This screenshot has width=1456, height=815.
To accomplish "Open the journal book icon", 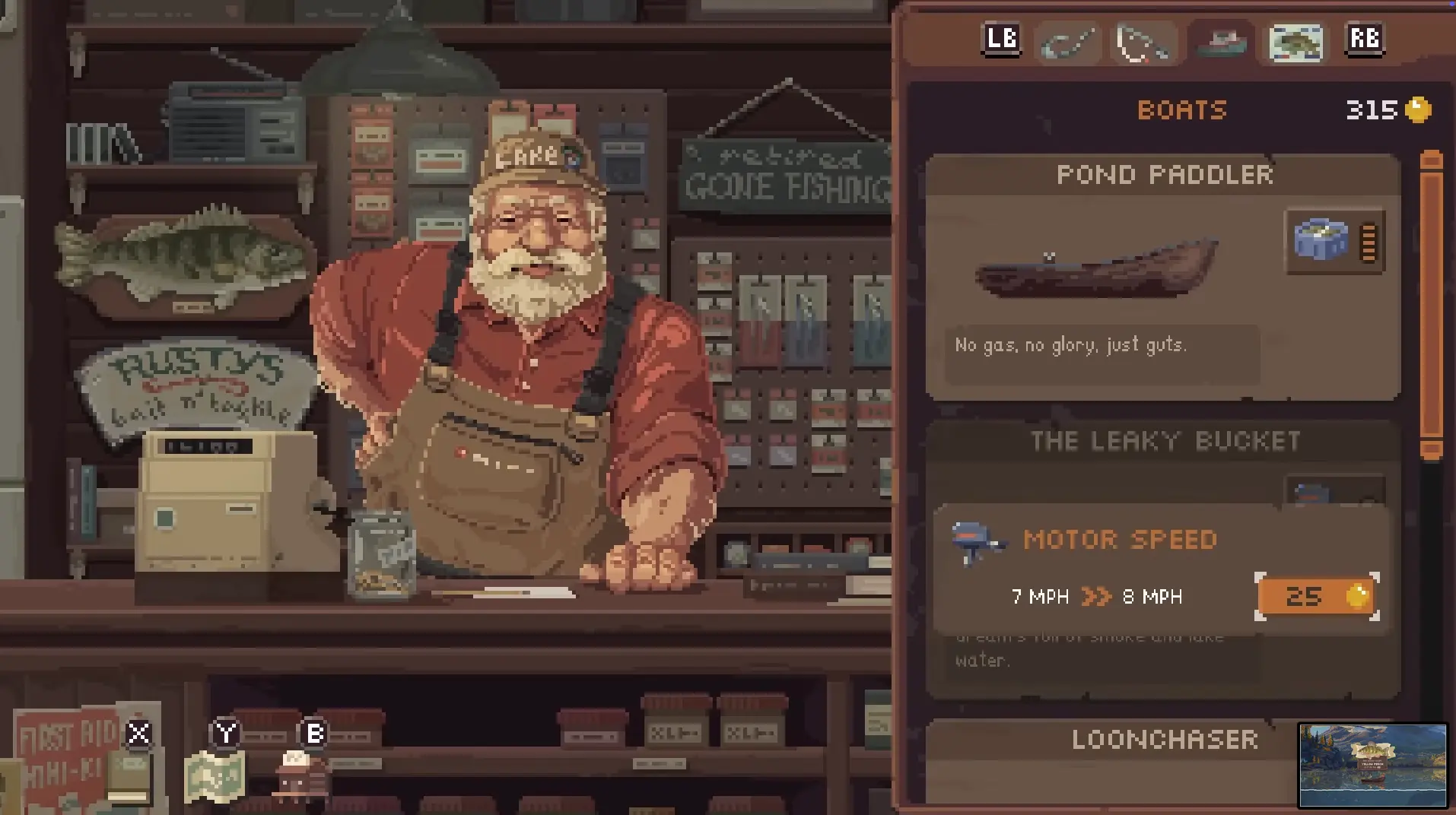I will point(129,777).
